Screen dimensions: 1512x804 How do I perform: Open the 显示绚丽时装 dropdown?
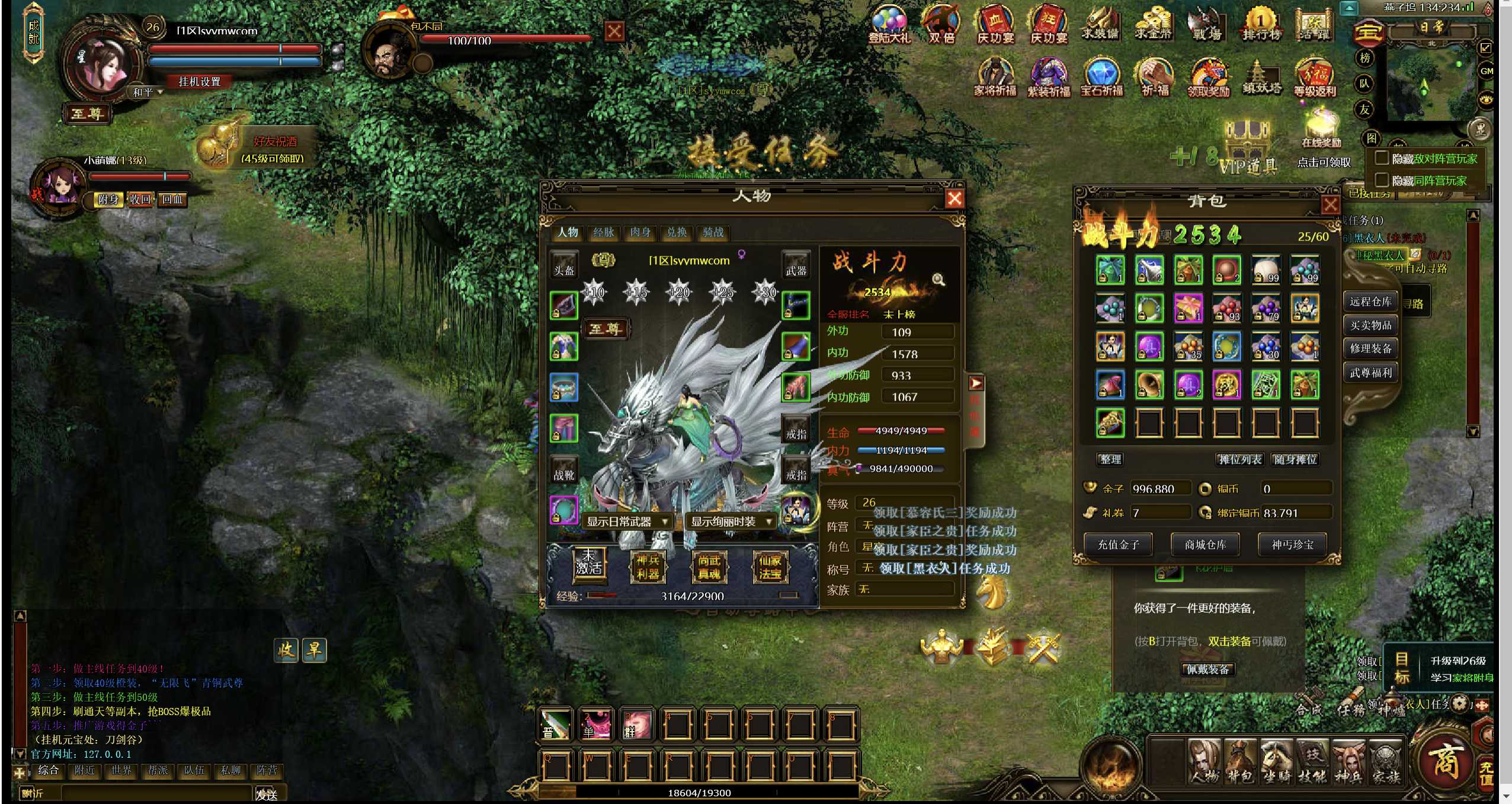(x=732, y=521)
